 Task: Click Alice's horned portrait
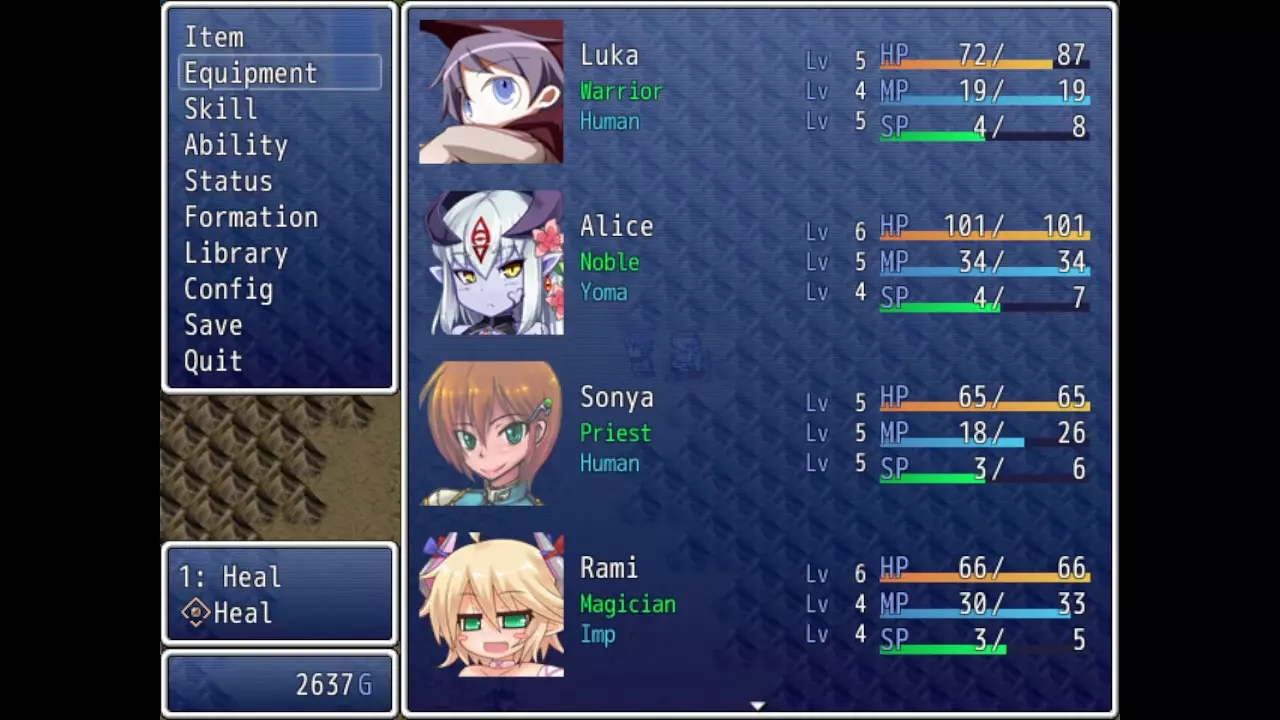point(491,263)
